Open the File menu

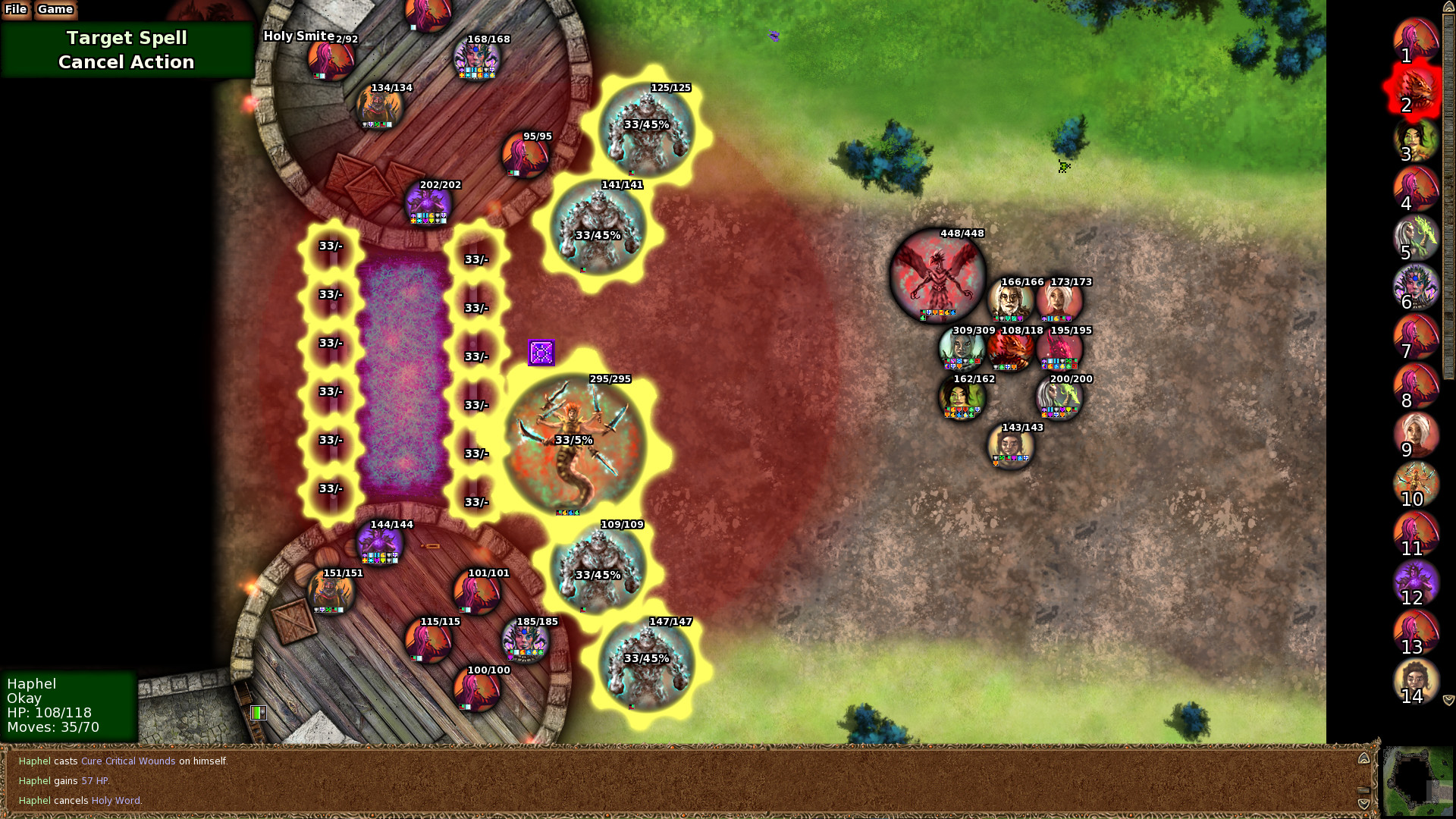pos(15,10)
